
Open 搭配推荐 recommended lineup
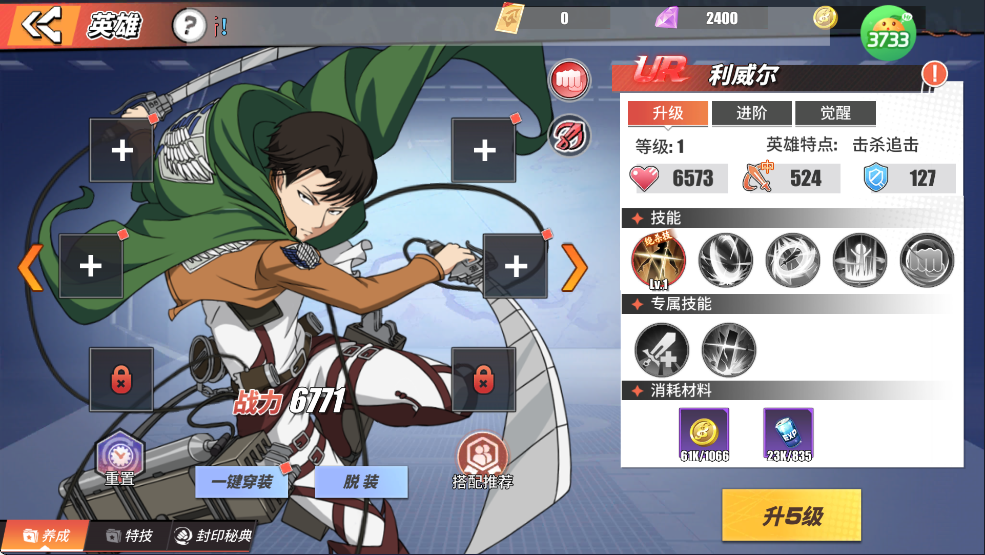pyautogui.click(x=483, y=462)
